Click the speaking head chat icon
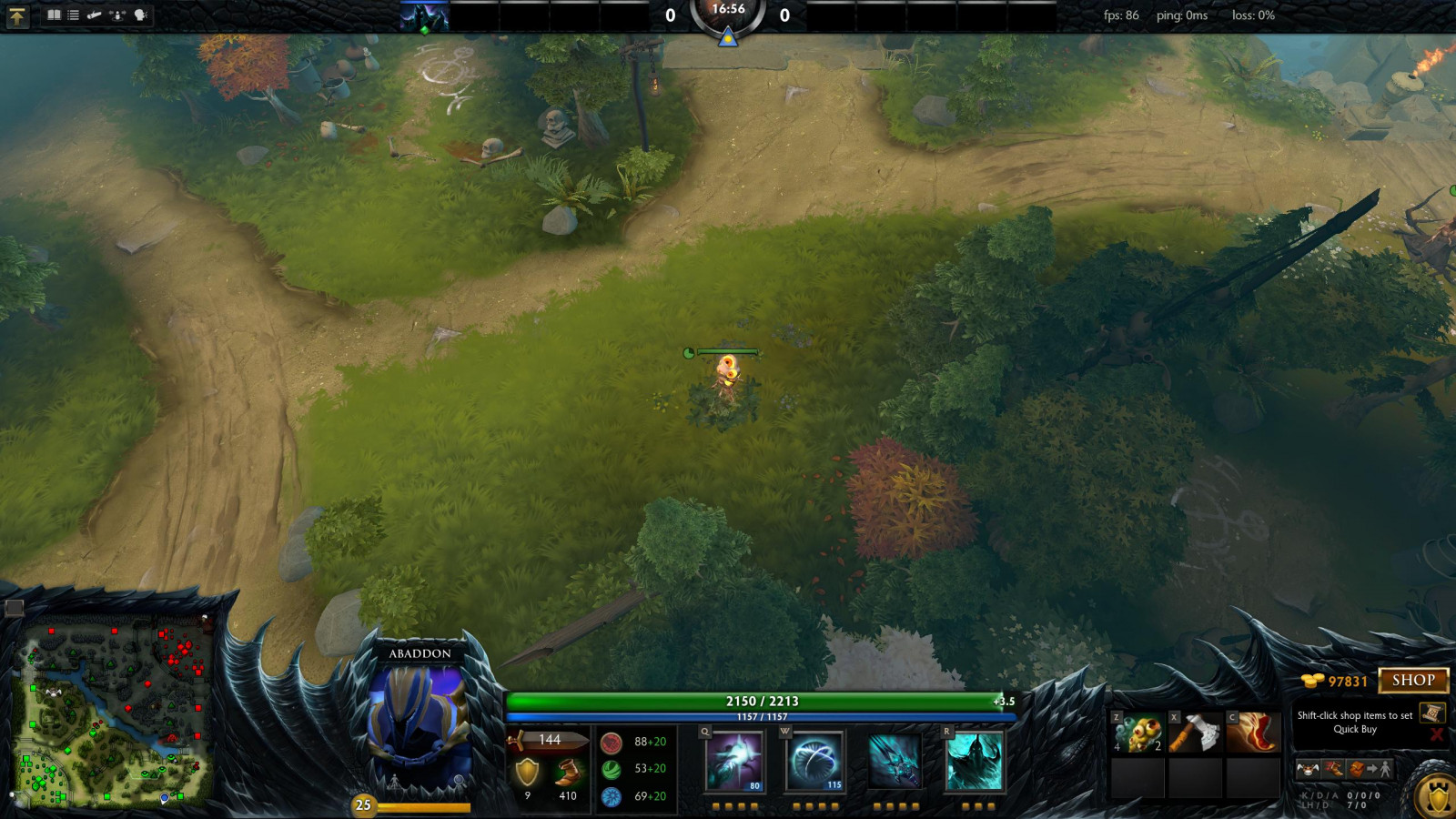Viewport: 1456px width, 819px height. 140,15
